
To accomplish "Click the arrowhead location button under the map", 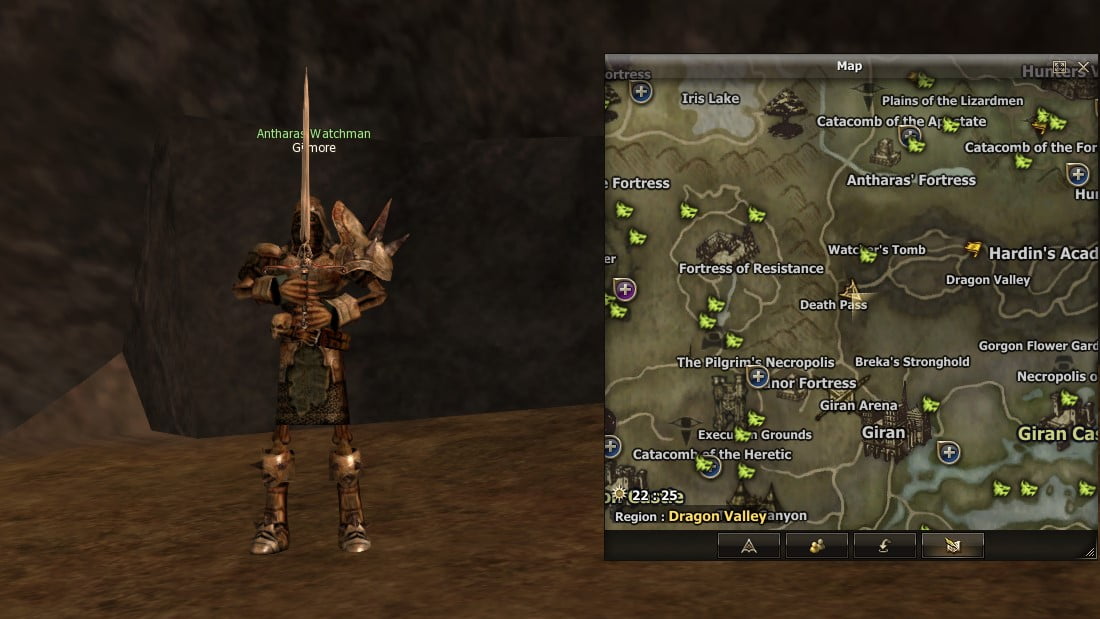I will point(748,545).
